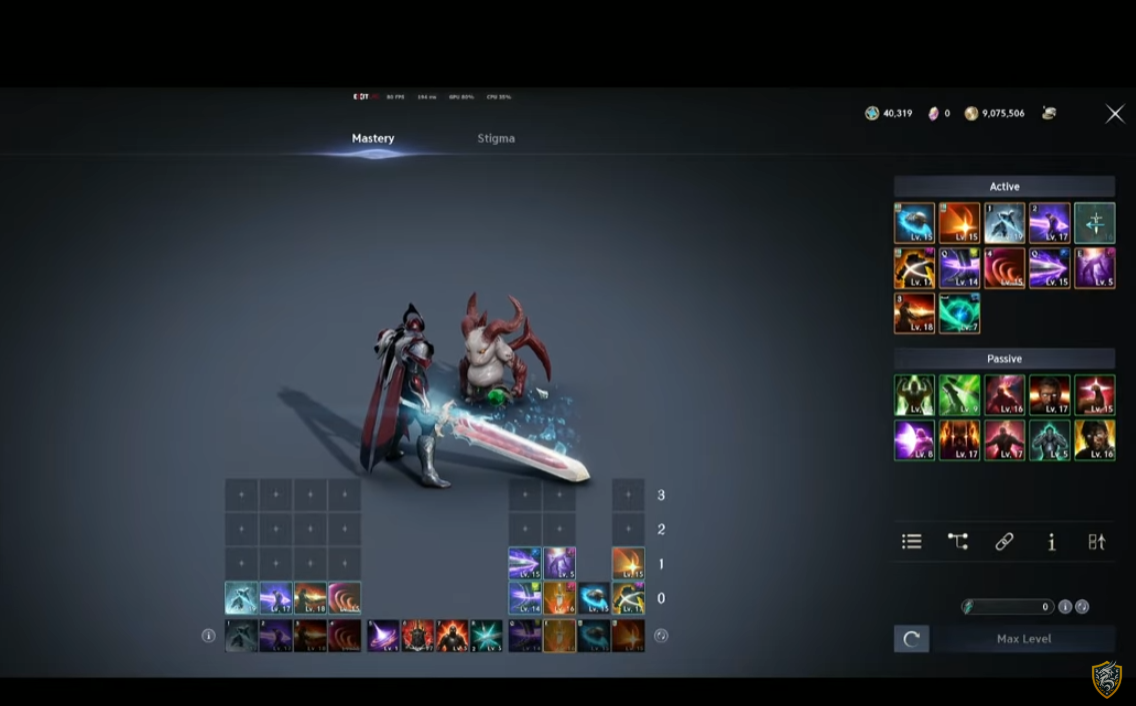1136x706 pixels.
Task: Close the skill window with the X
Action: click(x=1114, y=114)
